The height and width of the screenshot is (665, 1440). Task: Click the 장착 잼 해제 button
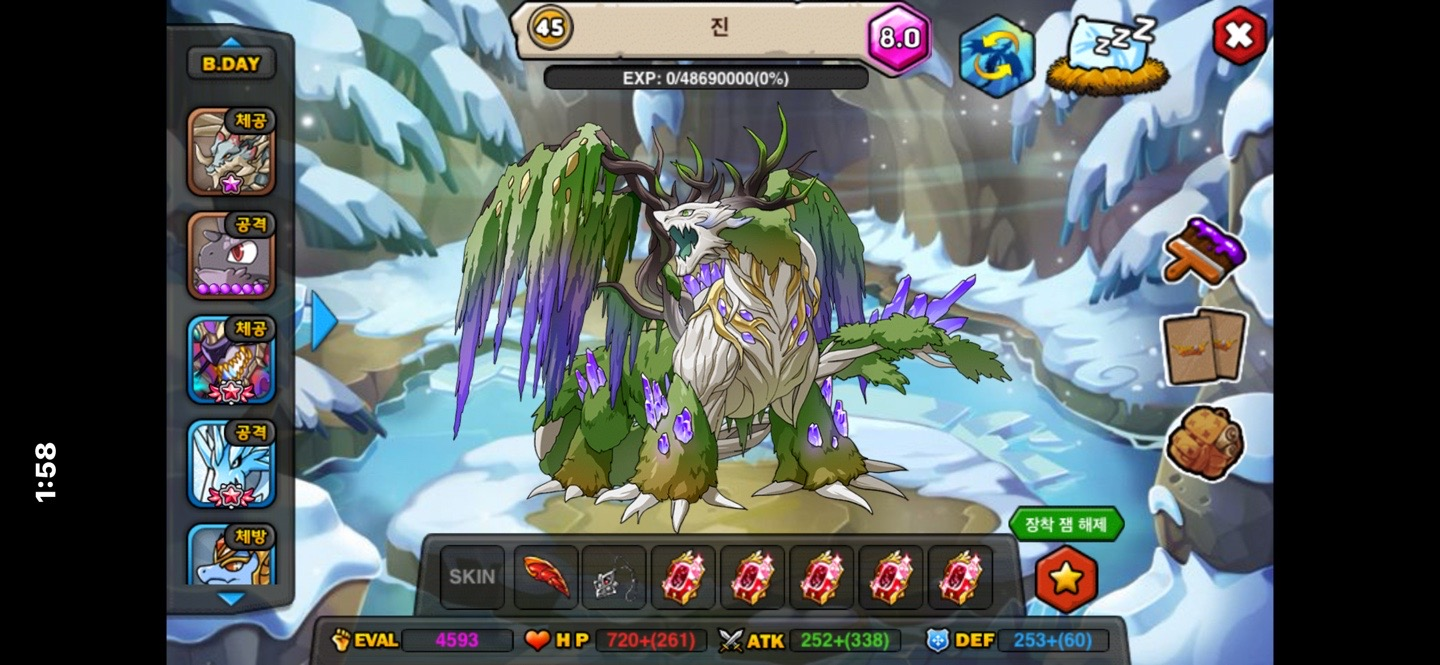1066,523
